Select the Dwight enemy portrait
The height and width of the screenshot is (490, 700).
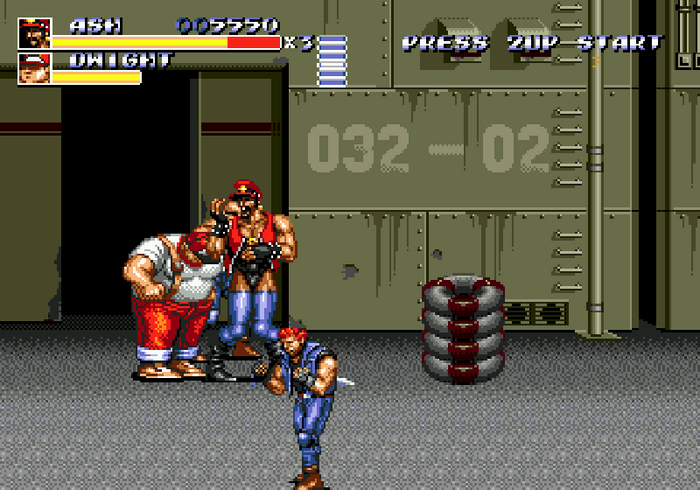click(x=34, y=68)
